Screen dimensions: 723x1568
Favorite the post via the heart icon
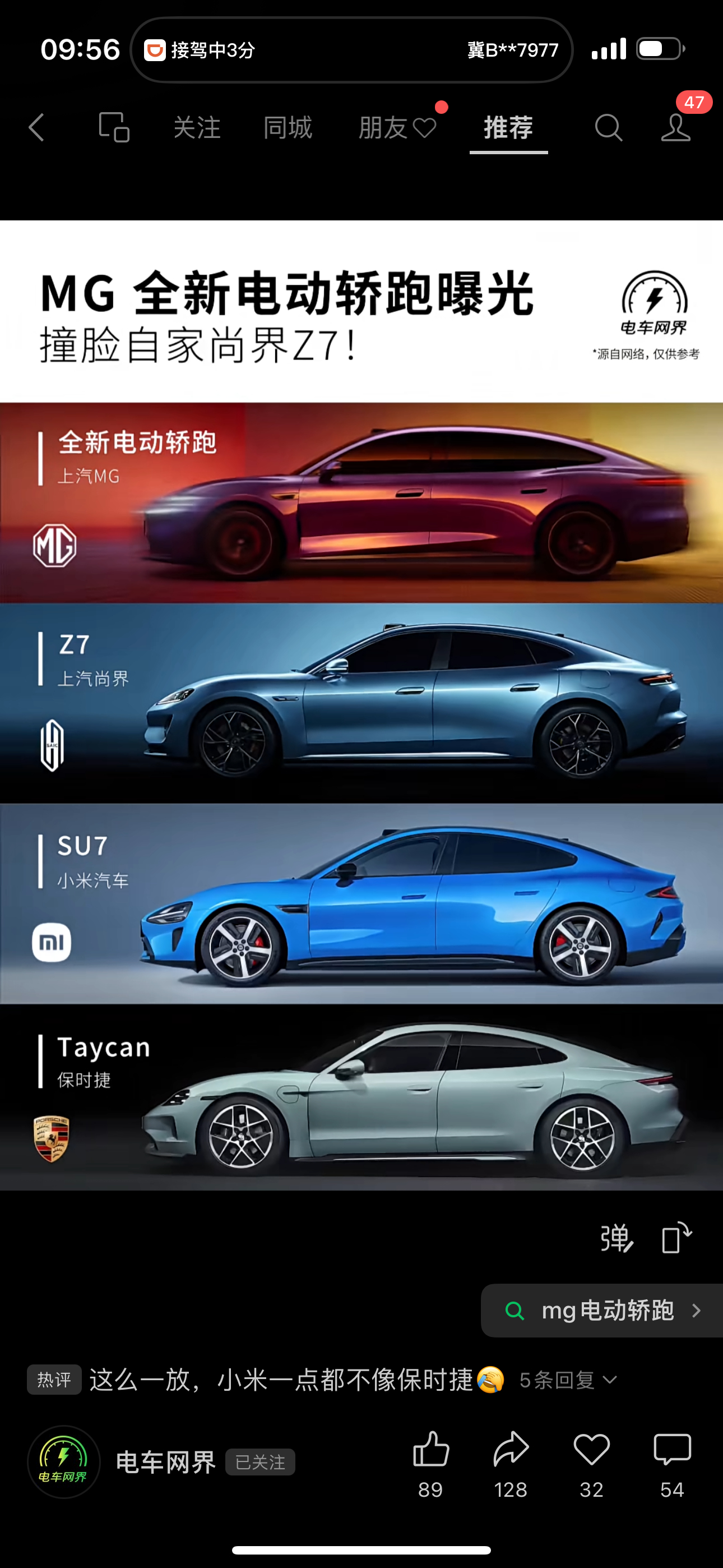point(591,1447)
